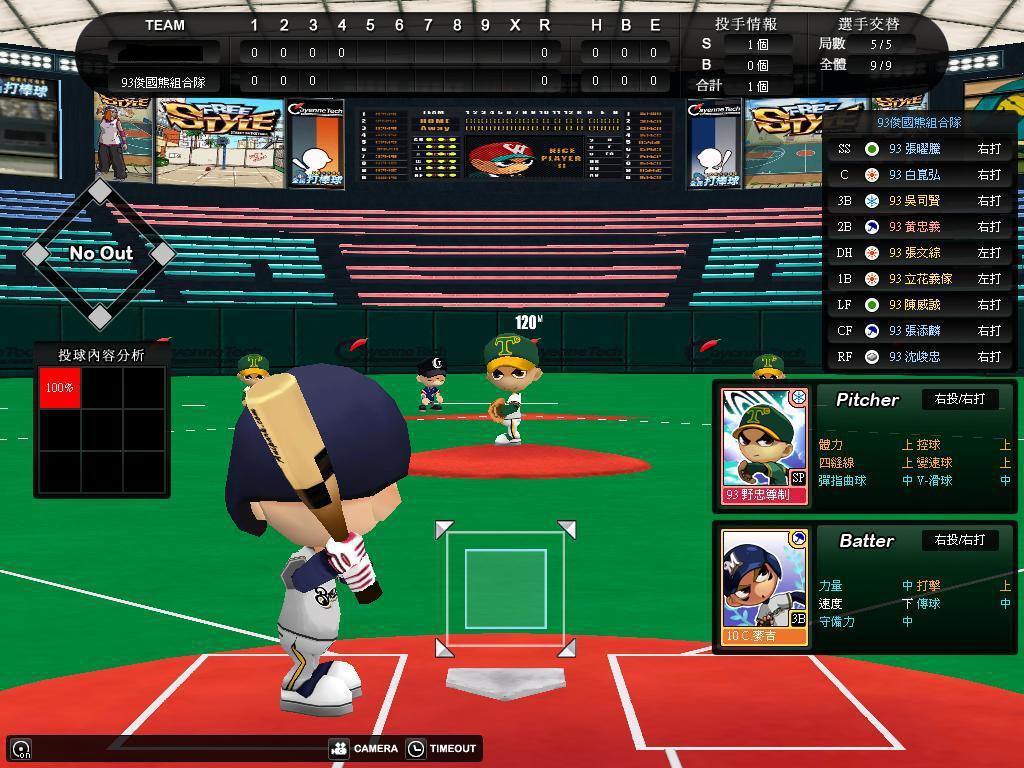
Task: Select the SS player row in lineup
Action: coord(920,148)
